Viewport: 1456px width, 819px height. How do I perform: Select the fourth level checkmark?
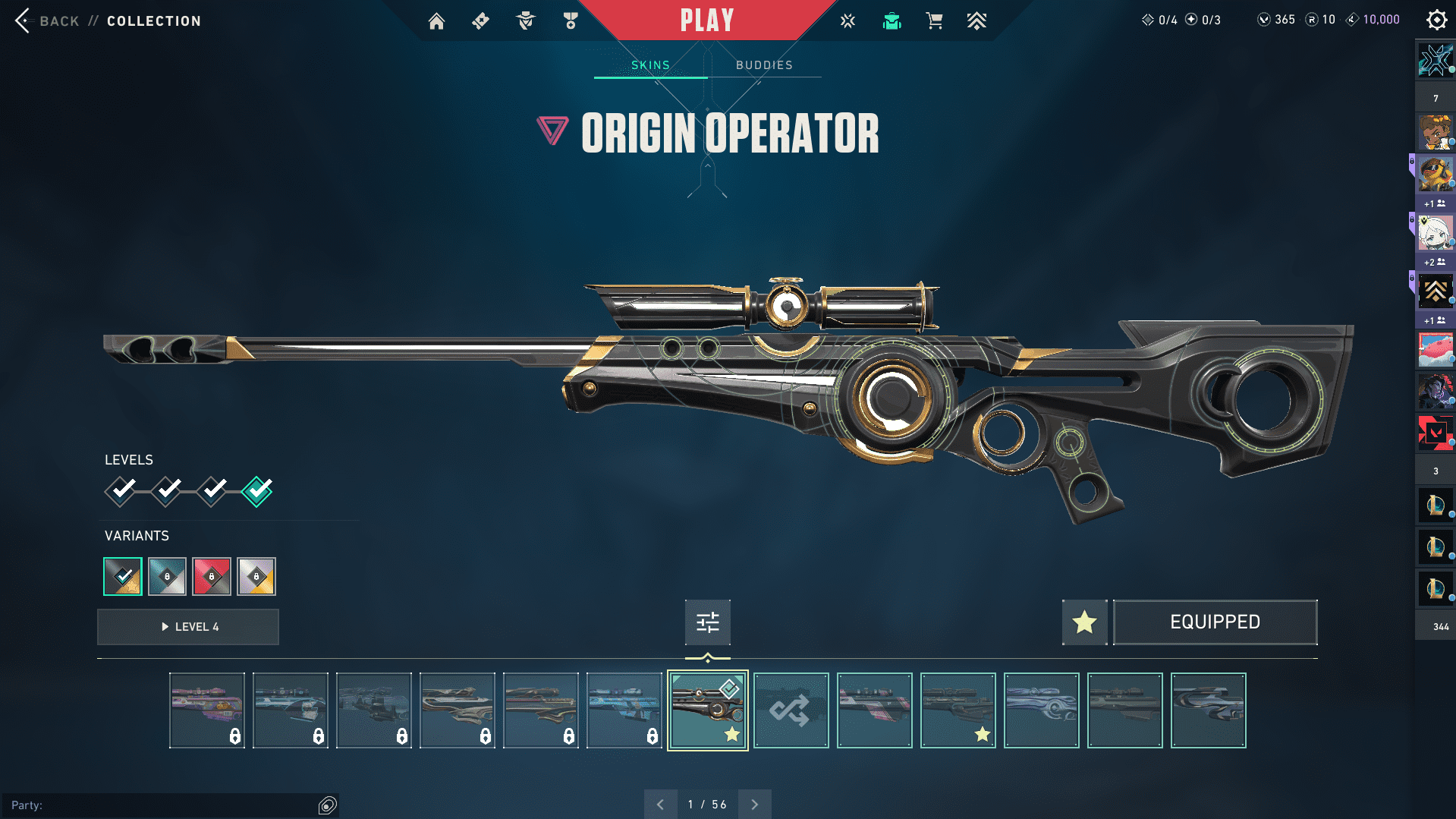click(x=257, y=491)
